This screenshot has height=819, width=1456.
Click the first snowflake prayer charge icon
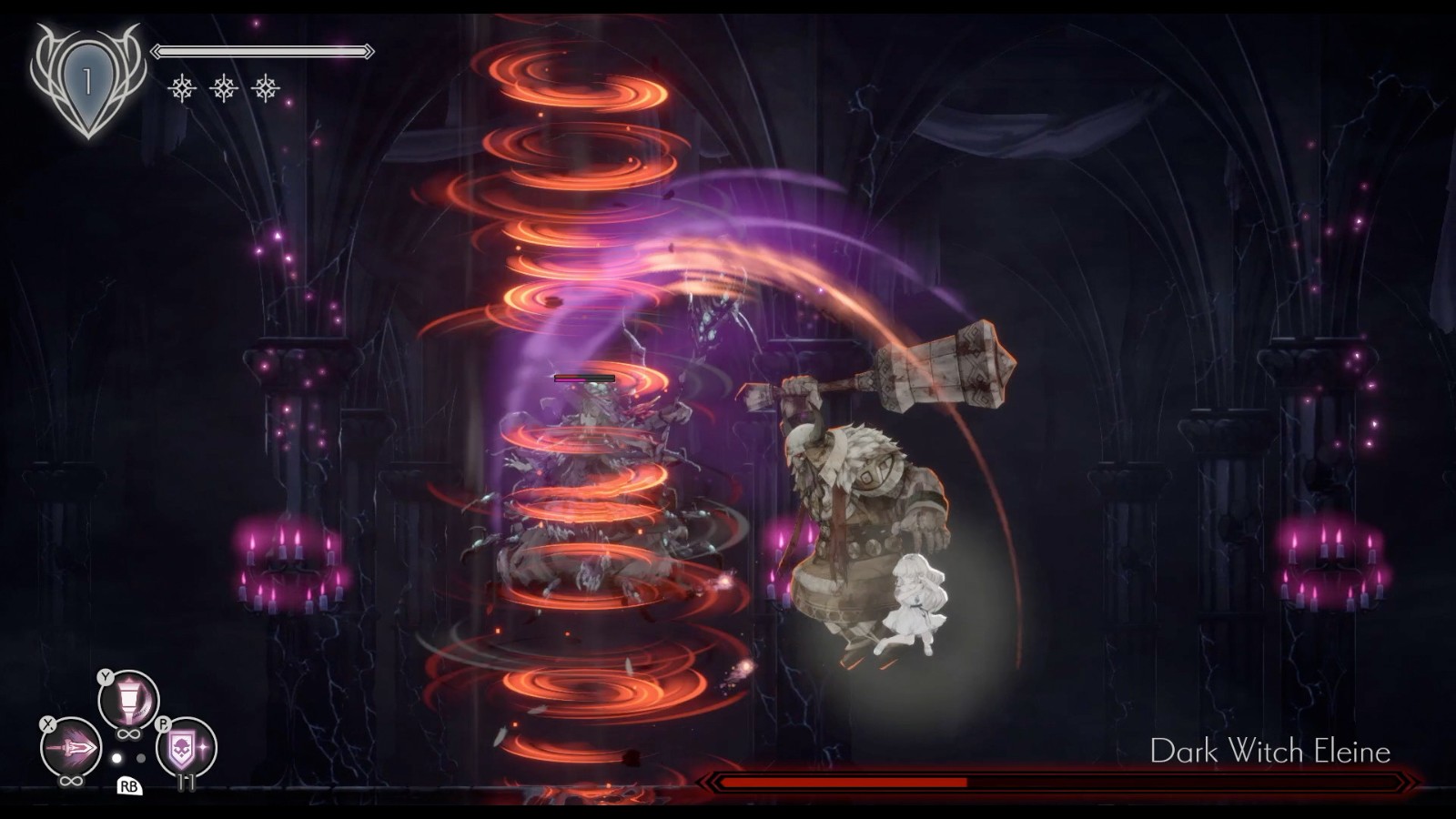point(182,87)
